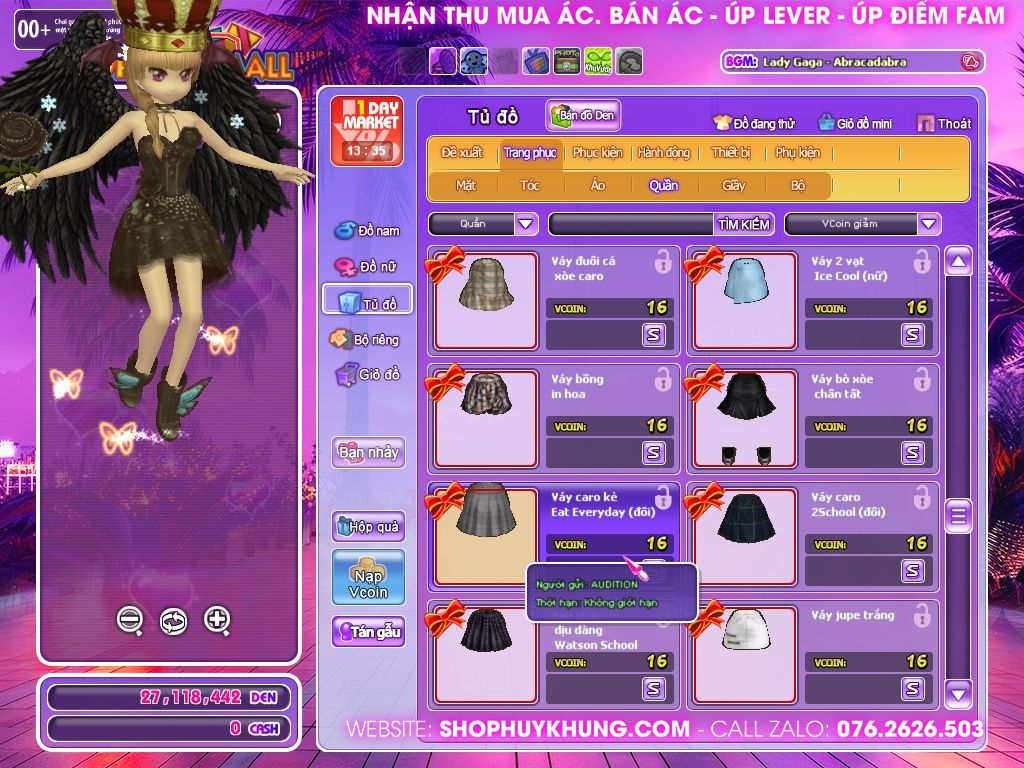Select the Hành động tab
The width and height of the screenshot is (1024, 768).
[x=664, y=153]
